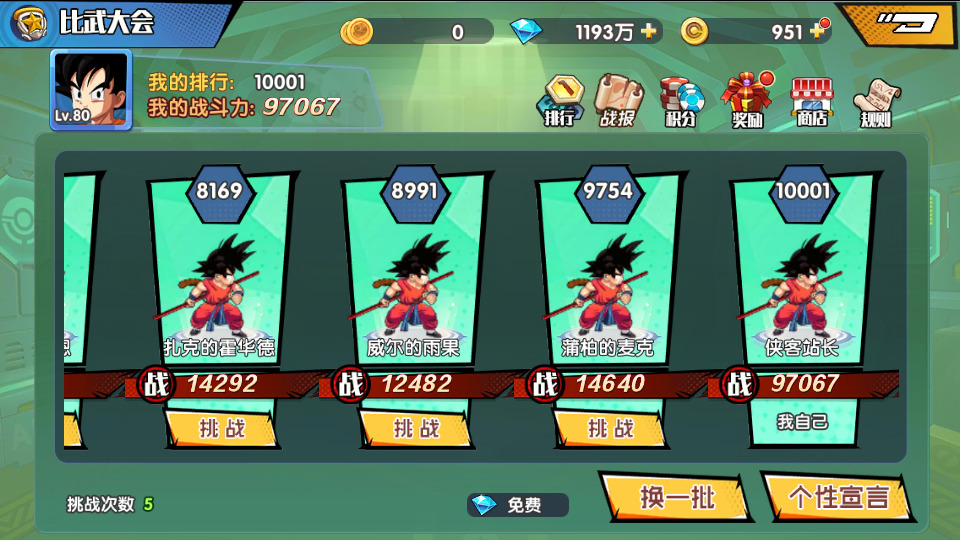Image resolution: width=960 pixels, height=540 pixels.
Task: Refresh opponents with 换一批 button
Action: point(677,497)
